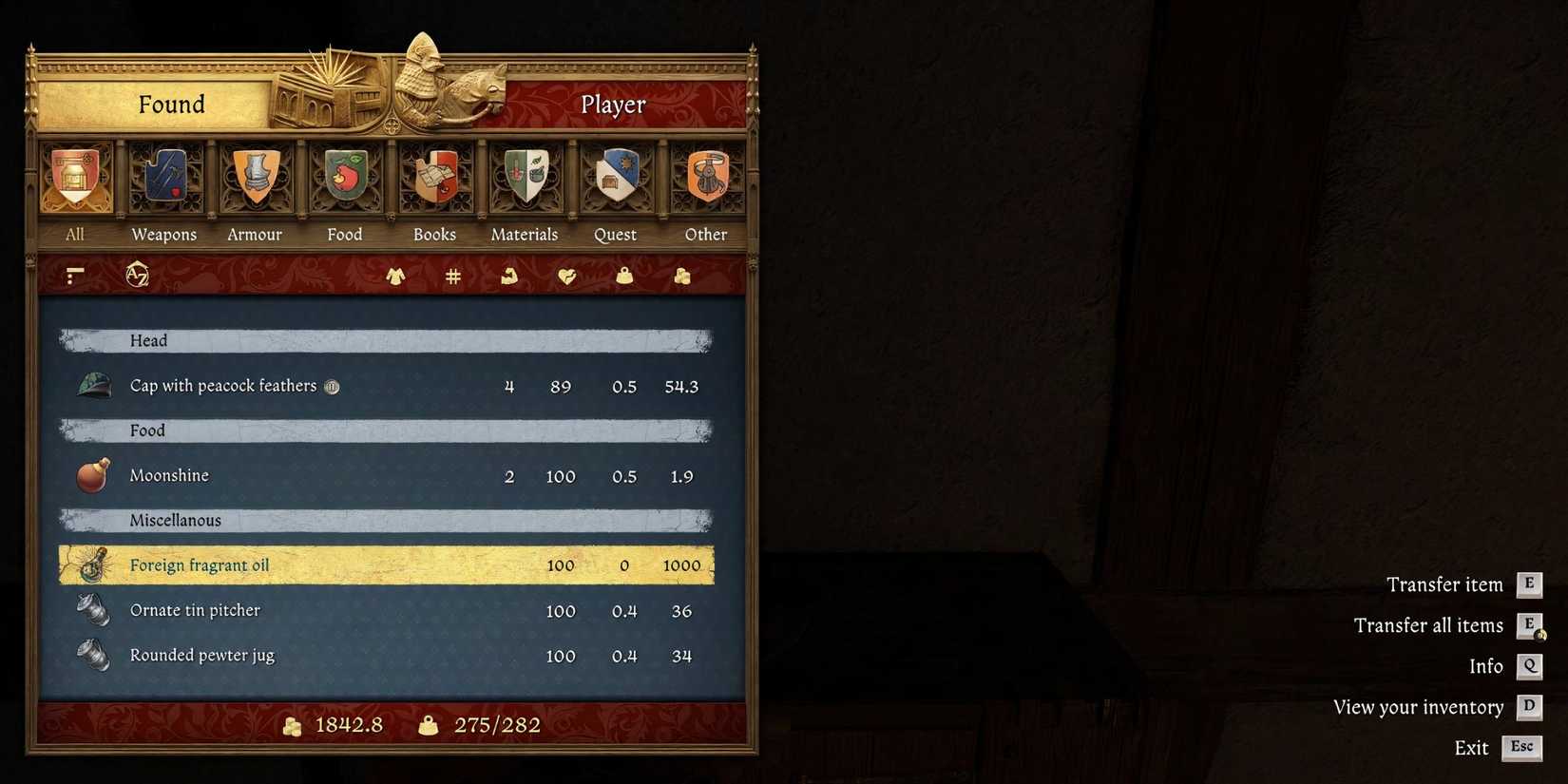The width and height of the screenshot is (1568, 784).
Task: Open the Found tab
Action: coord(172,105)
